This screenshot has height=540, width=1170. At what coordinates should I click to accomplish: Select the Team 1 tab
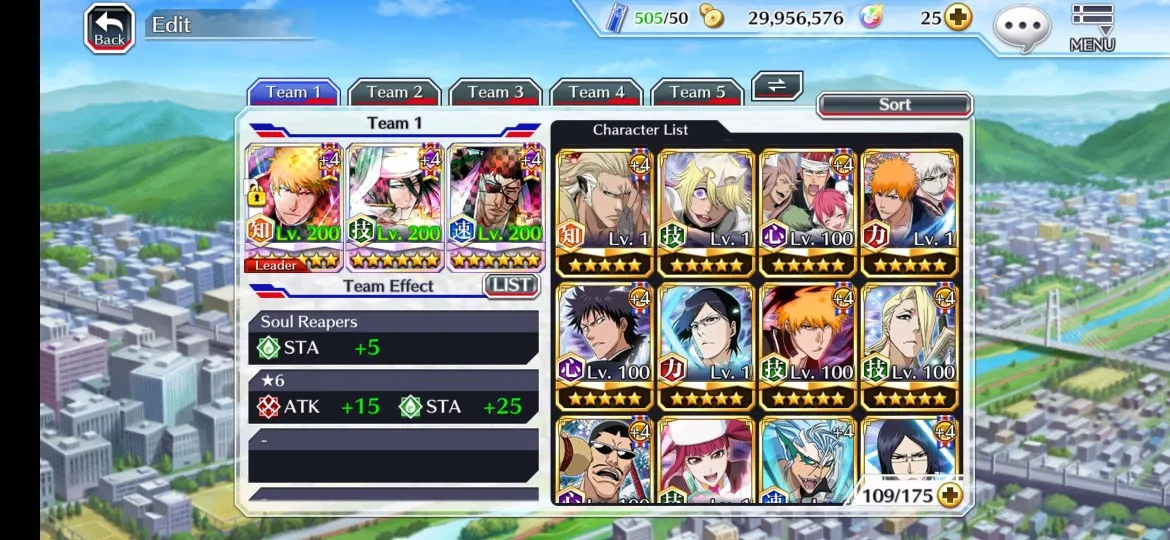click(293, 93)
